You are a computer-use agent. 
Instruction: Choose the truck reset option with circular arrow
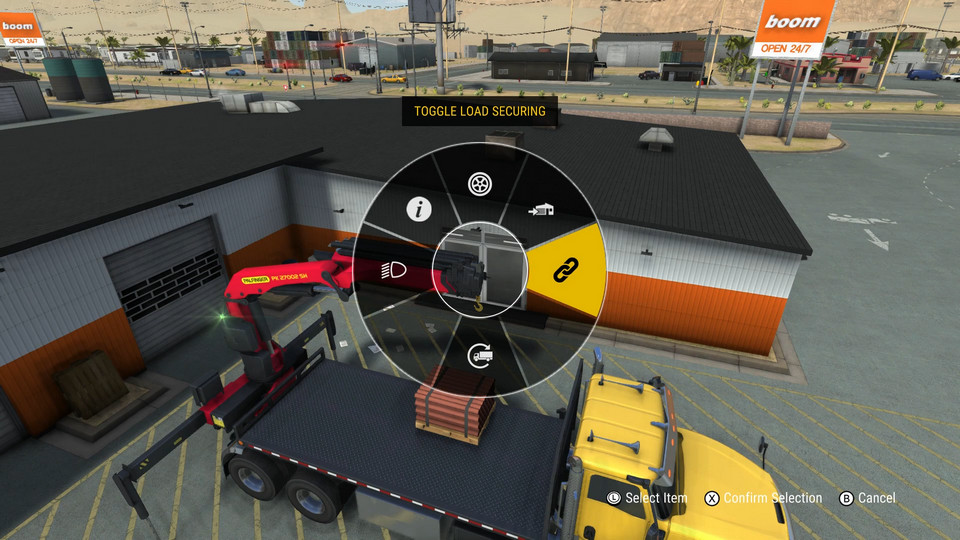pyautogui.click(x=479, y=353)
